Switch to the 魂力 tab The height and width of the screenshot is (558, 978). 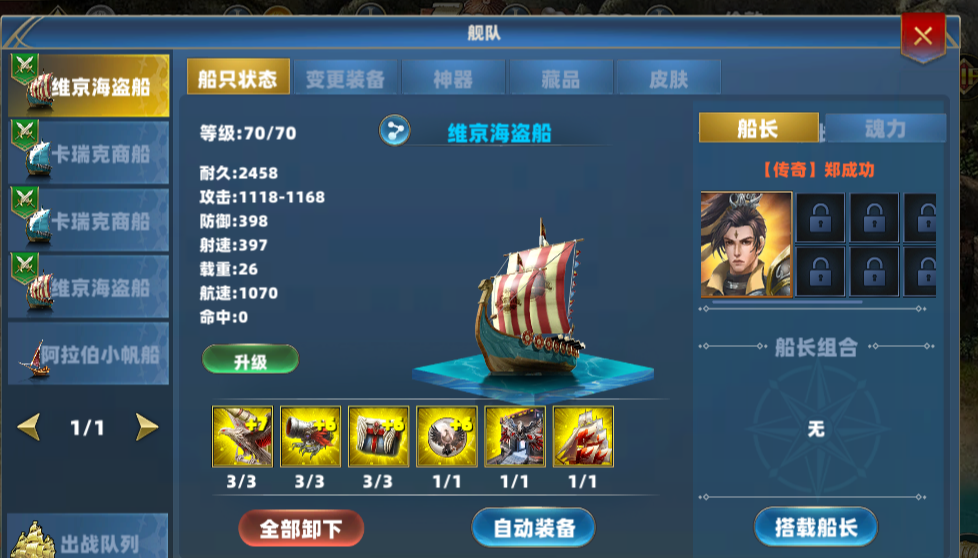[884, 129]
